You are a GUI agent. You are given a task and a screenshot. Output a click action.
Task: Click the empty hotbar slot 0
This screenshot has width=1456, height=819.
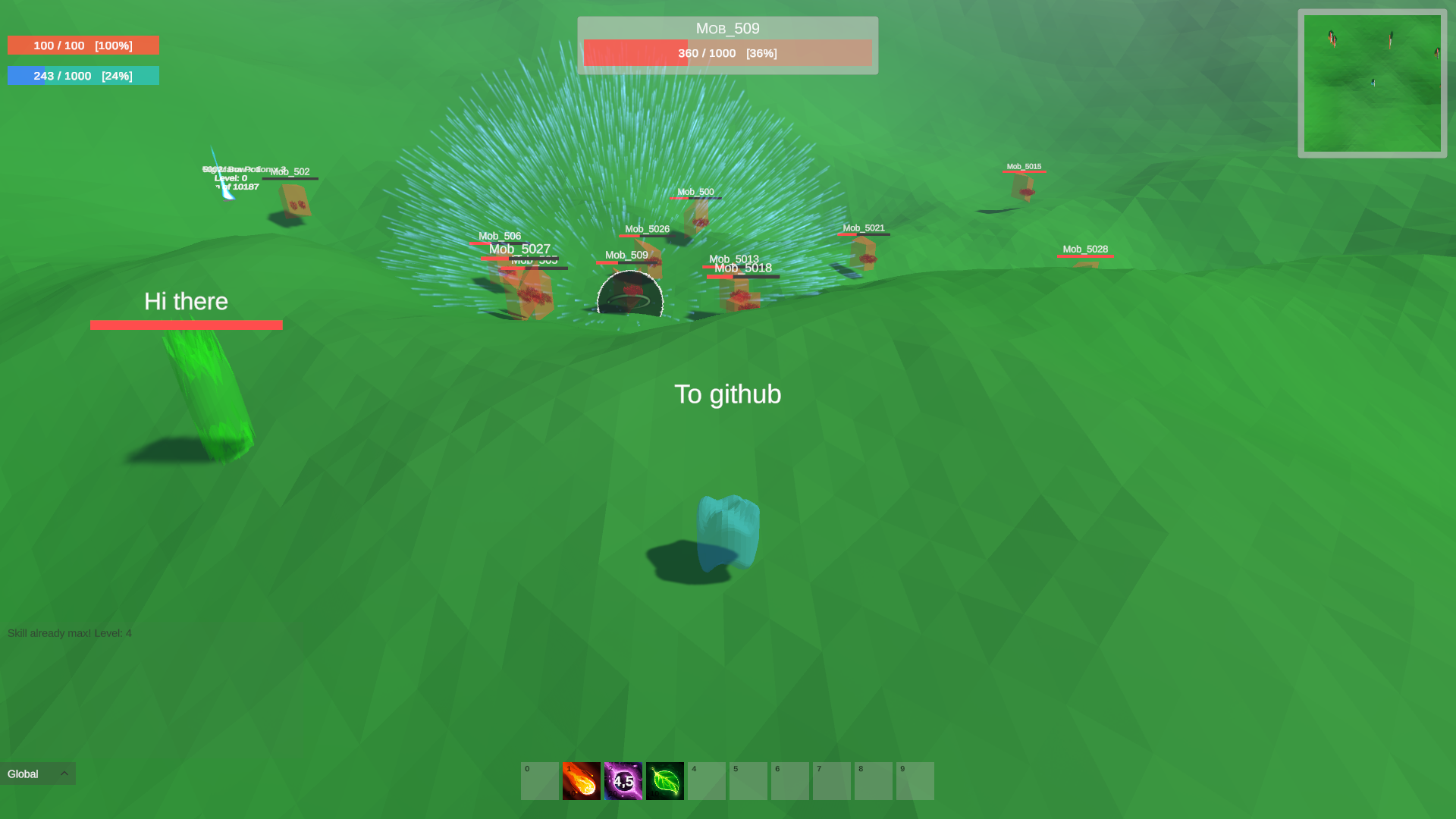(x=540, y=780)
